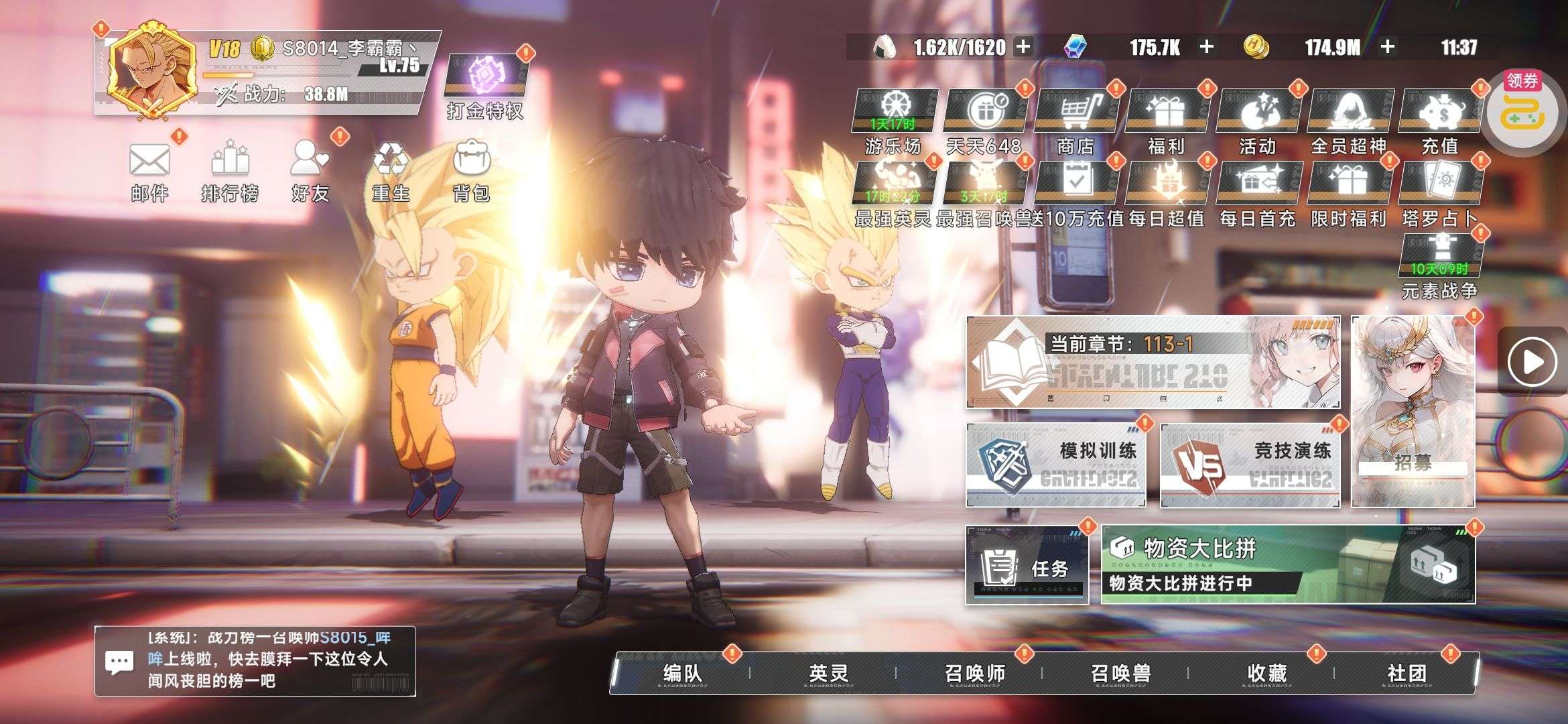This screenshot has height=724, width=1568.
Task: Switch to the 英灵 tab
Action: click(x=828, y=673)
